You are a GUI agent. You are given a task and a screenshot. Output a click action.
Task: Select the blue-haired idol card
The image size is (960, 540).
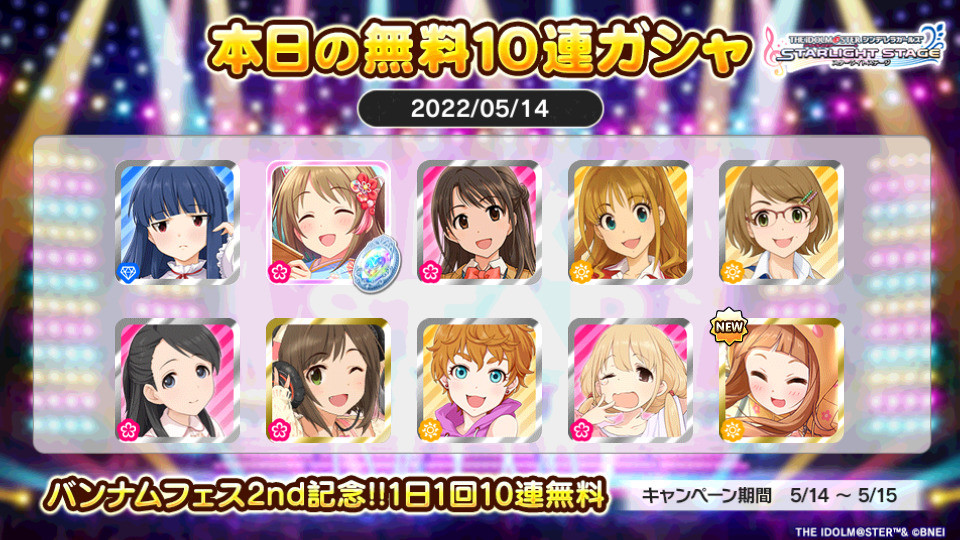point(177,221)
